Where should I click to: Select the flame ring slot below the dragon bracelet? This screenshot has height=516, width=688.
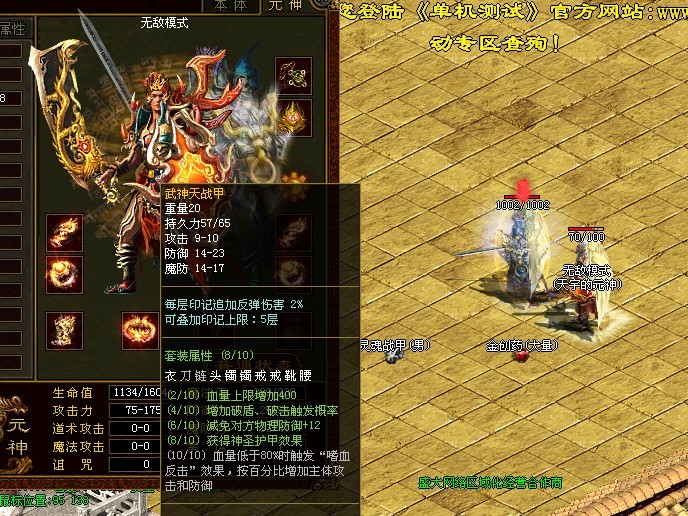coord(64,272)
